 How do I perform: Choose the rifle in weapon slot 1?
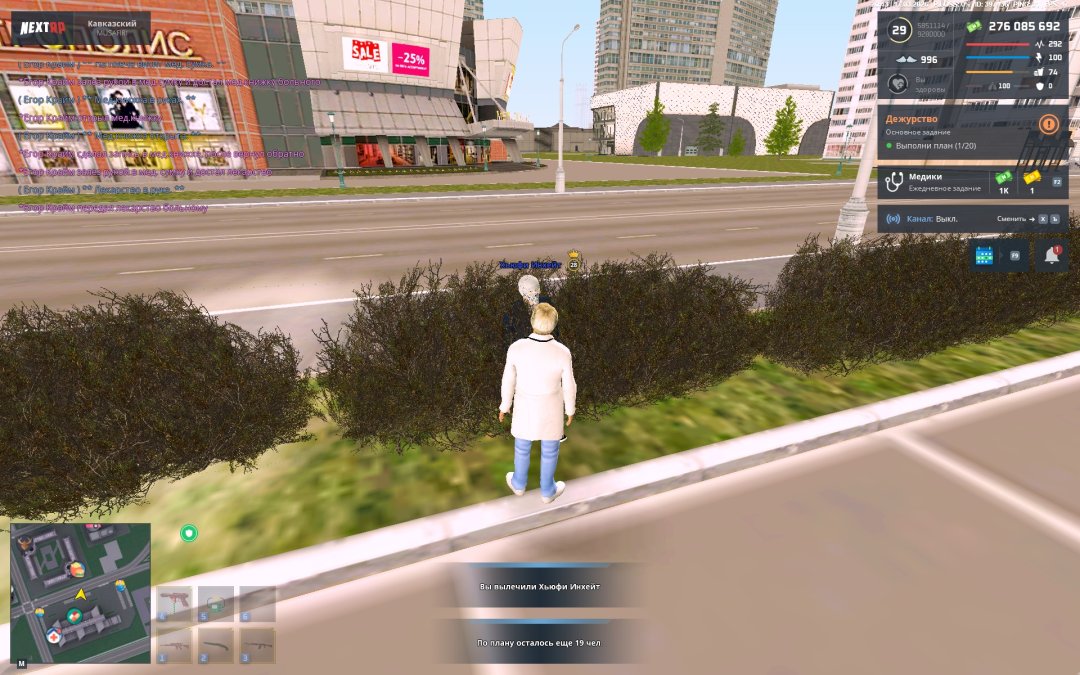click(174, 645)
